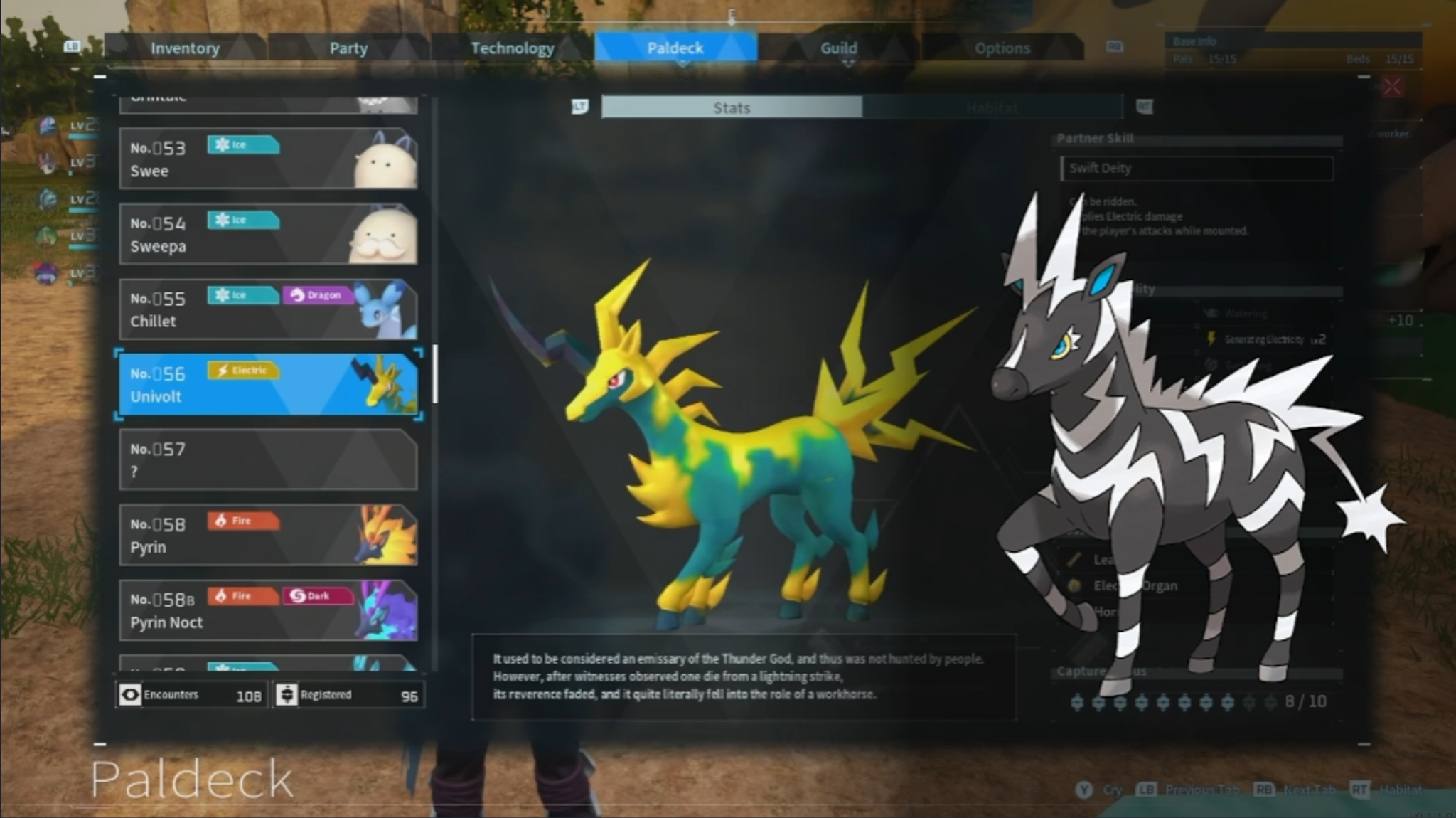Click the Registered counter icon

[287, 694]
